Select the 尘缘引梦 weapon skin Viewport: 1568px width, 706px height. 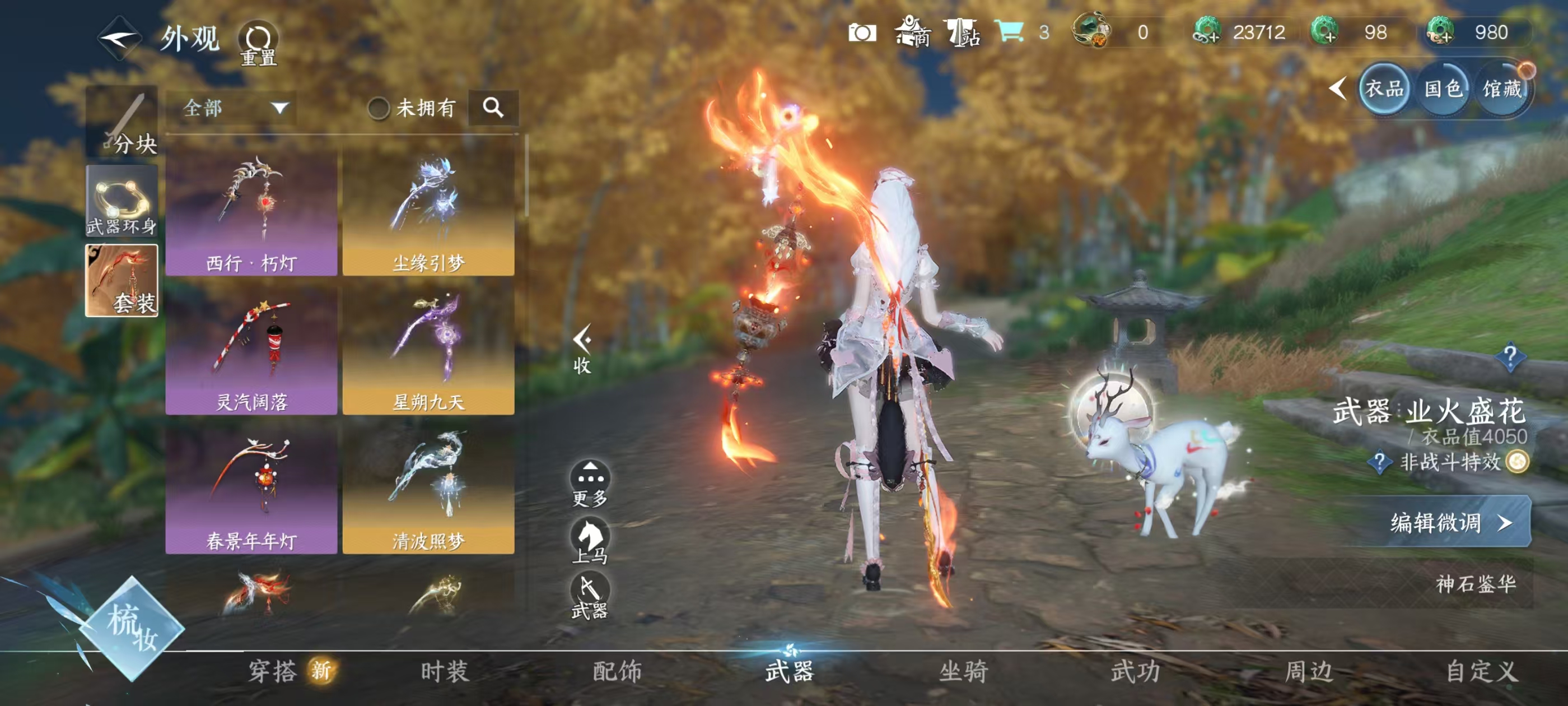(428, 212)
